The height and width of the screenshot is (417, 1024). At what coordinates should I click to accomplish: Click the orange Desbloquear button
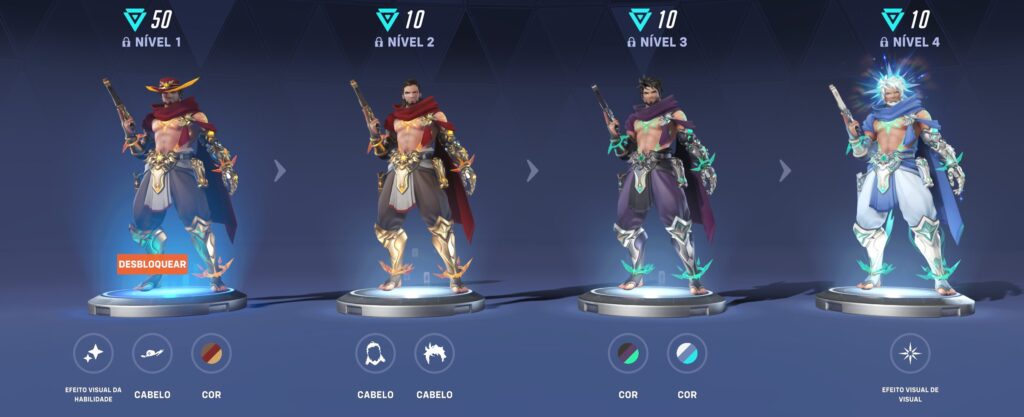point(152,265)
